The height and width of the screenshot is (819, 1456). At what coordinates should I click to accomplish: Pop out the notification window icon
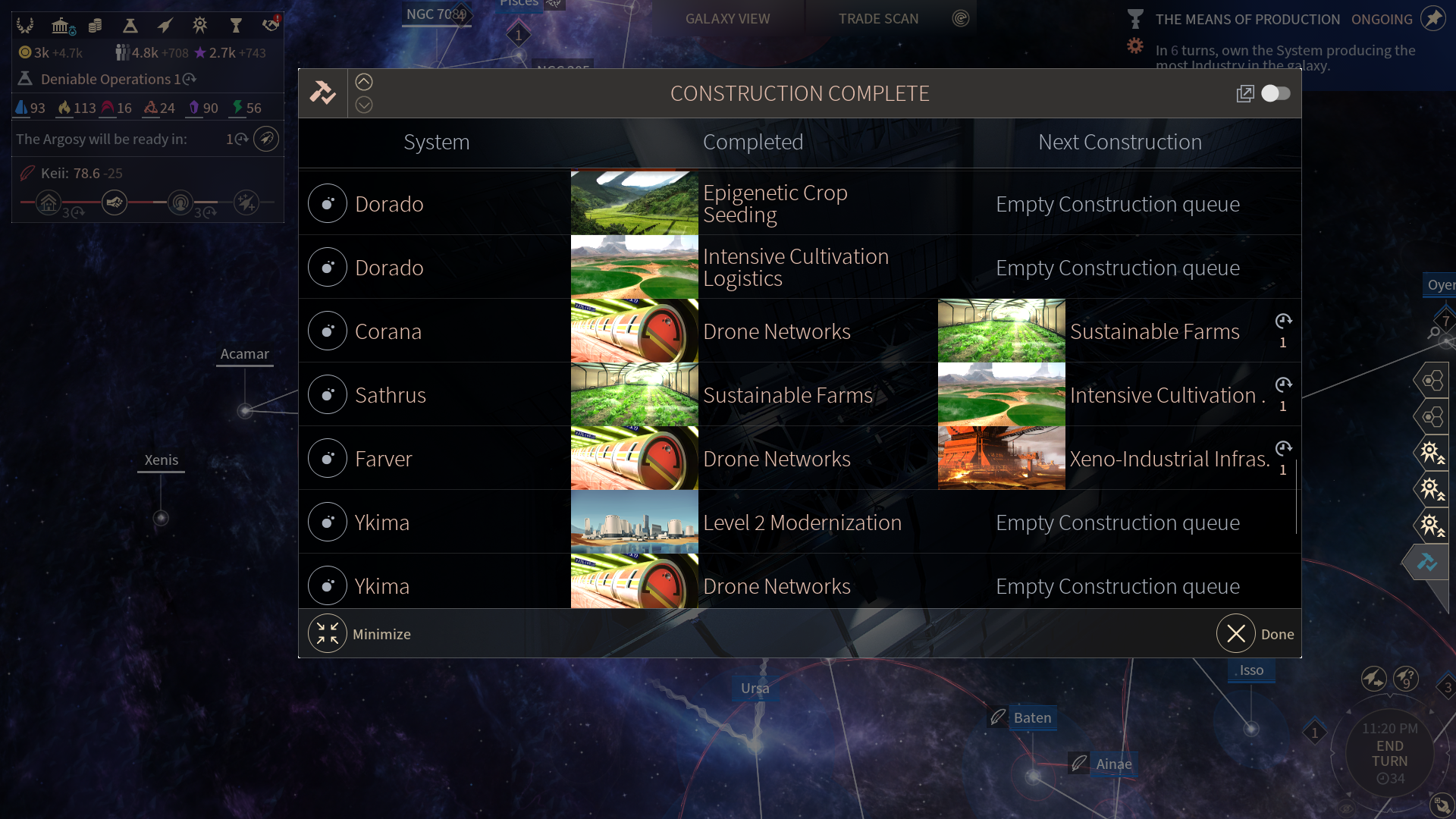[1245, 93]
